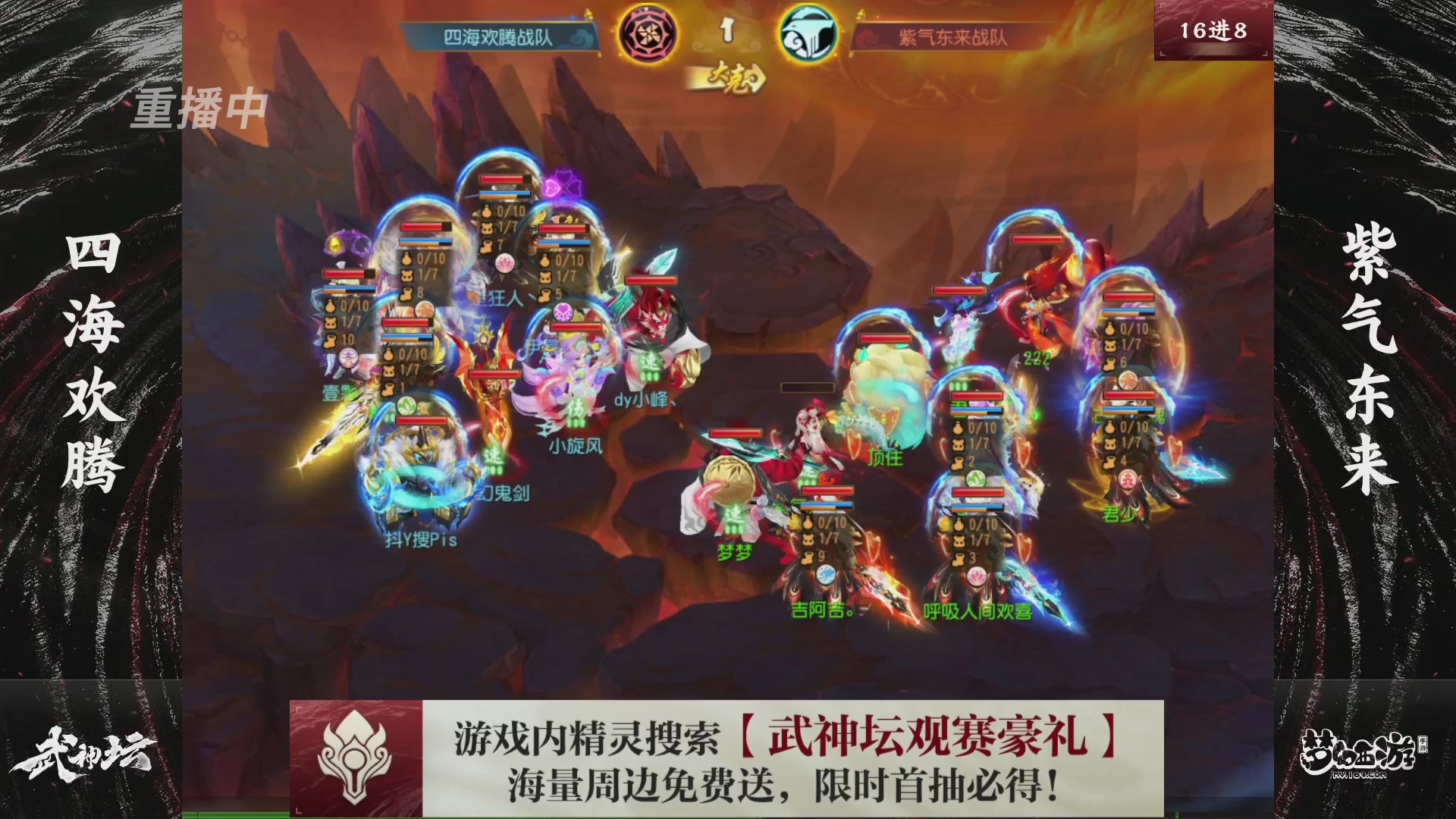Image resolution: width=1456 pixels, height=819 pixels.
Task: Expand the 0/10 flask counter near 壹墨
Action: coord(352,306)
